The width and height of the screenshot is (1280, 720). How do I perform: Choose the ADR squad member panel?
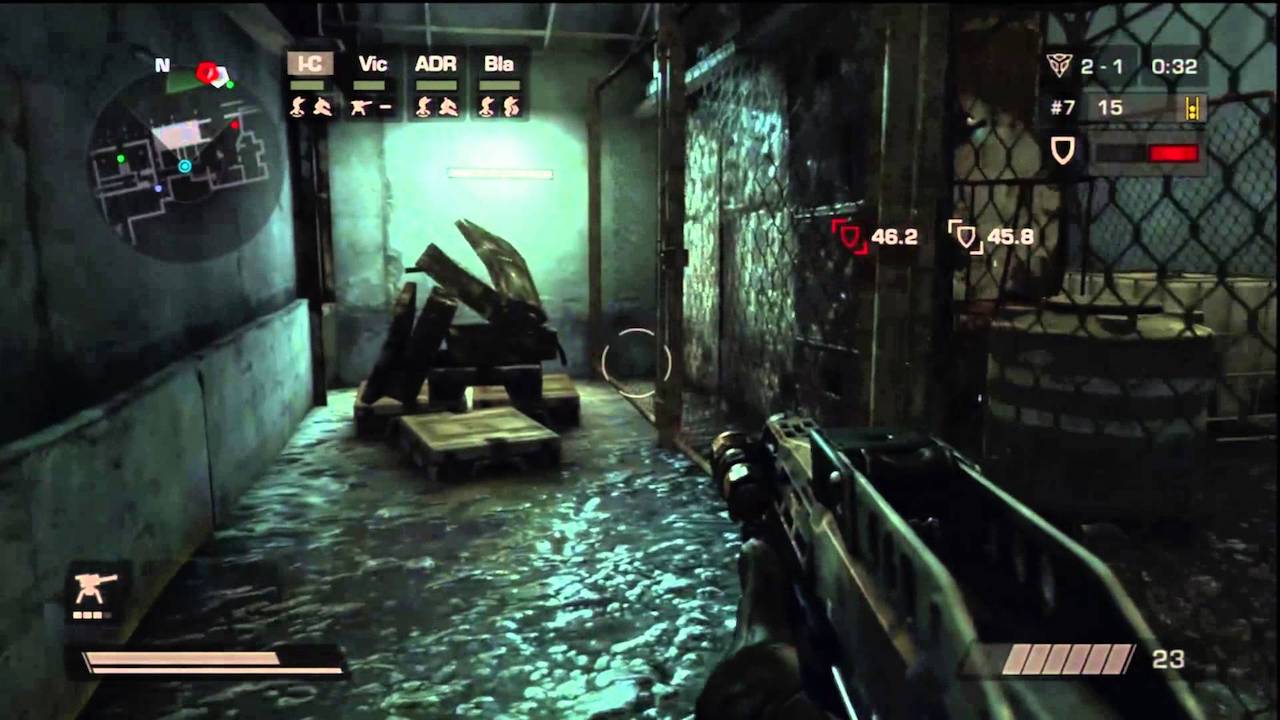[x=436, y=84]
